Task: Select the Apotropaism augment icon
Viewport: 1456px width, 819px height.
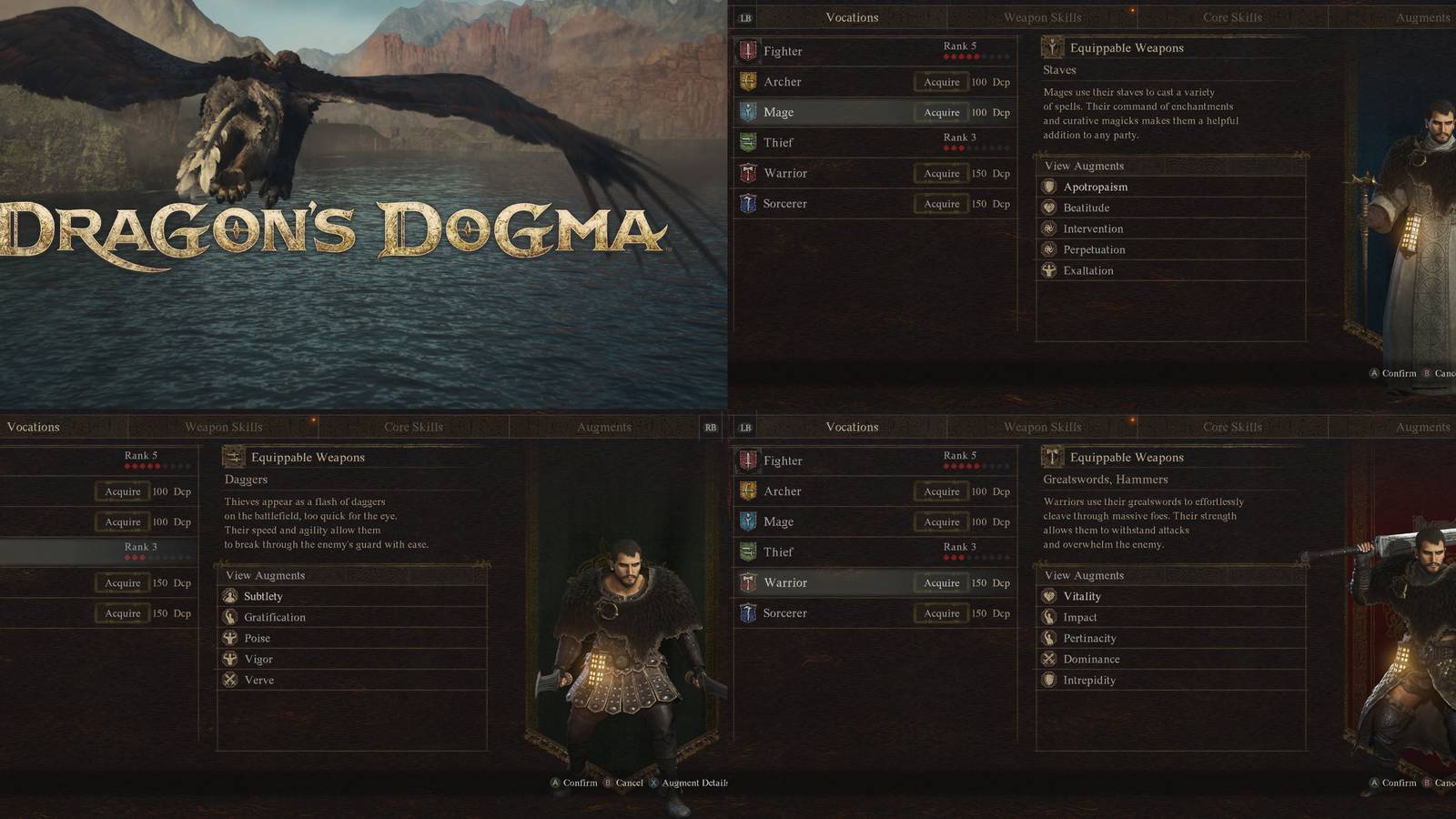Action: pyautogui.click(x=1050, y=187)
